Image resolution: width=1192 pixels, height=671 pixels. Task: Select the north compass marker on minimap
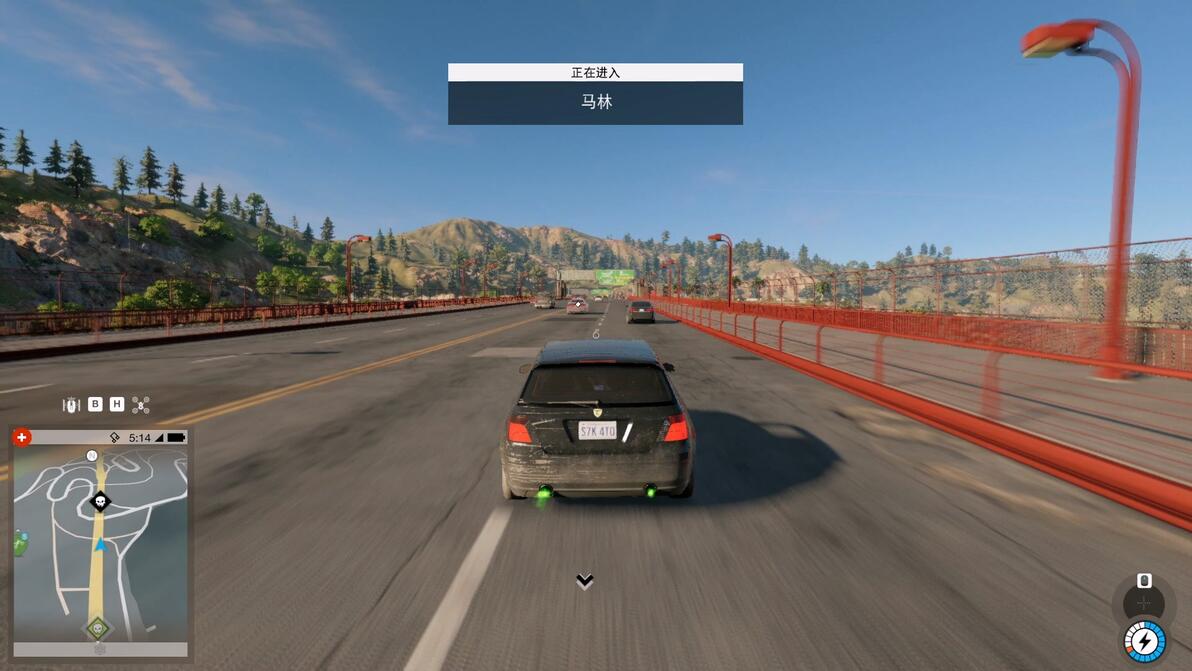[x=92, y=455]
